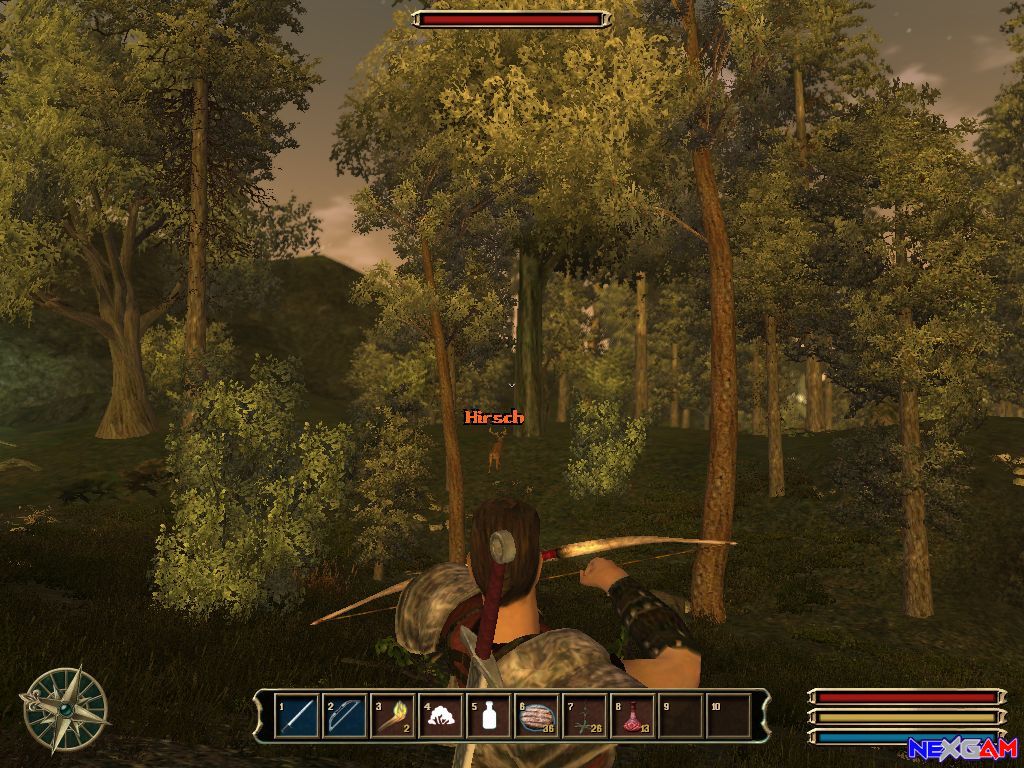1024x768 pixels.
Task: Select the sword in hotbar slot 1
Action: (x=297, y=716)
